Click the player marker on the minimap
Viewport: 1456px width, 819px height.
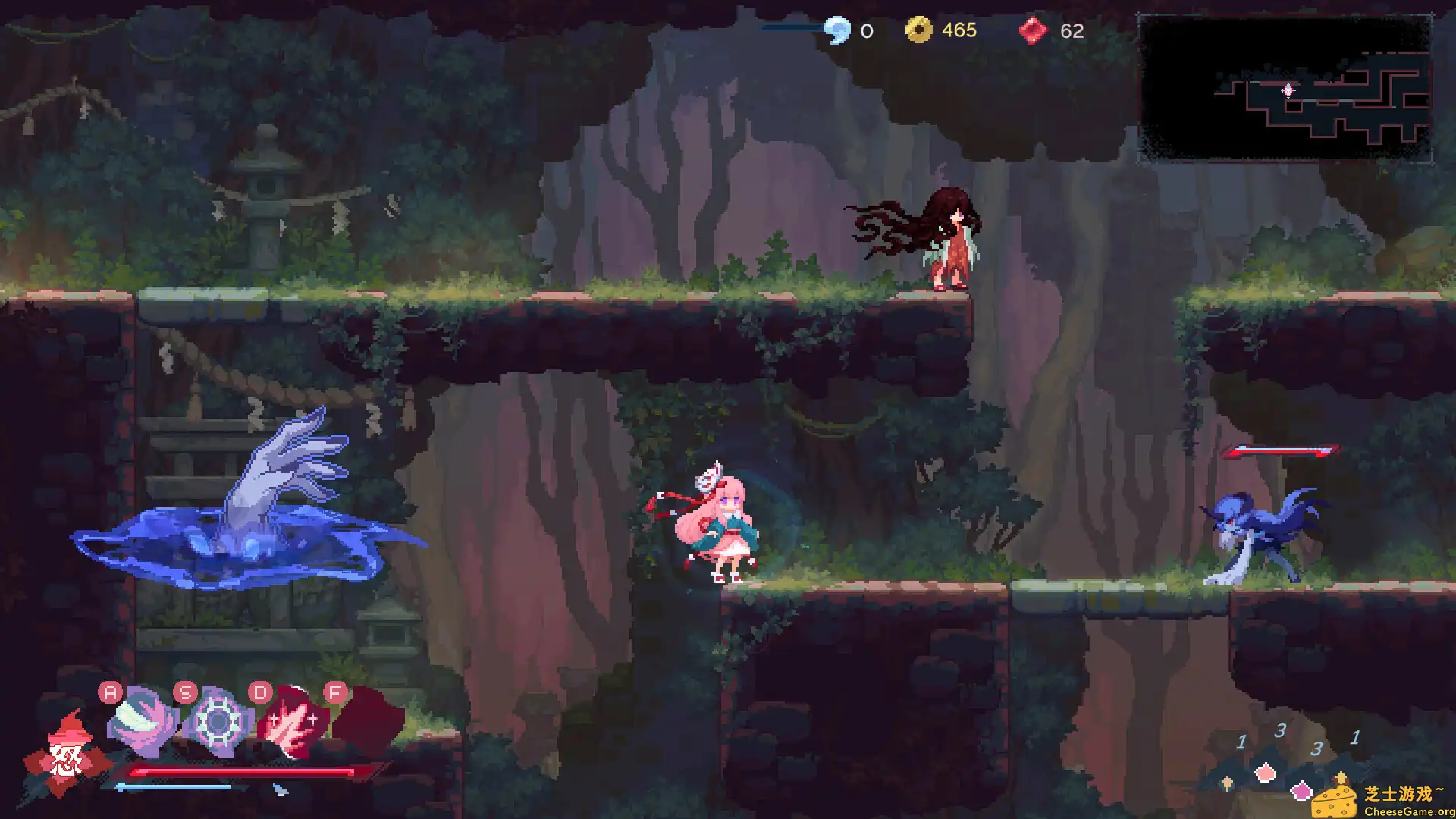(x=1287, y=90)
